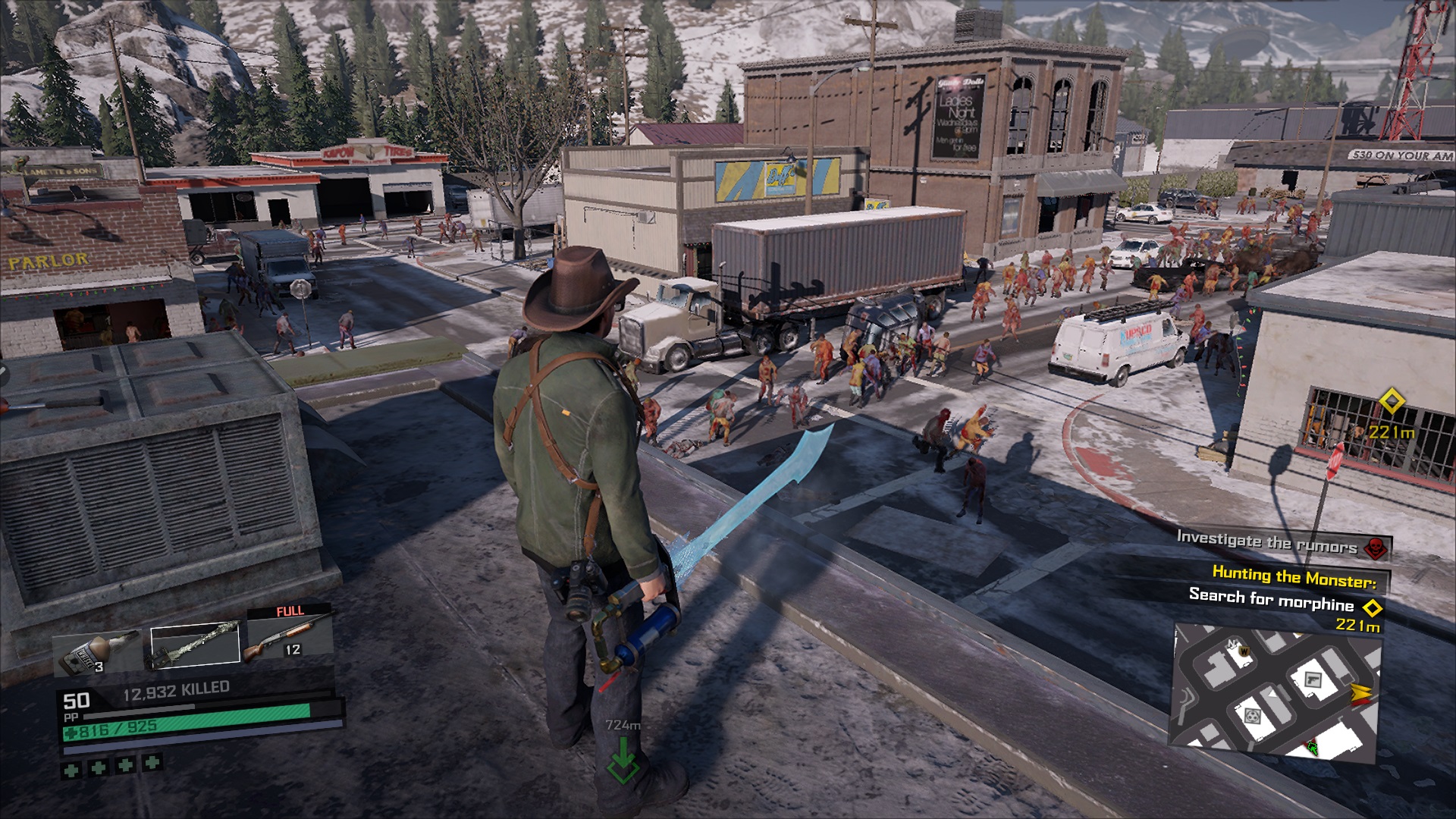Click the yellow diamond waypoint showing 221m
This screenshot has width=1456, height=819.
coord(1392,402)
